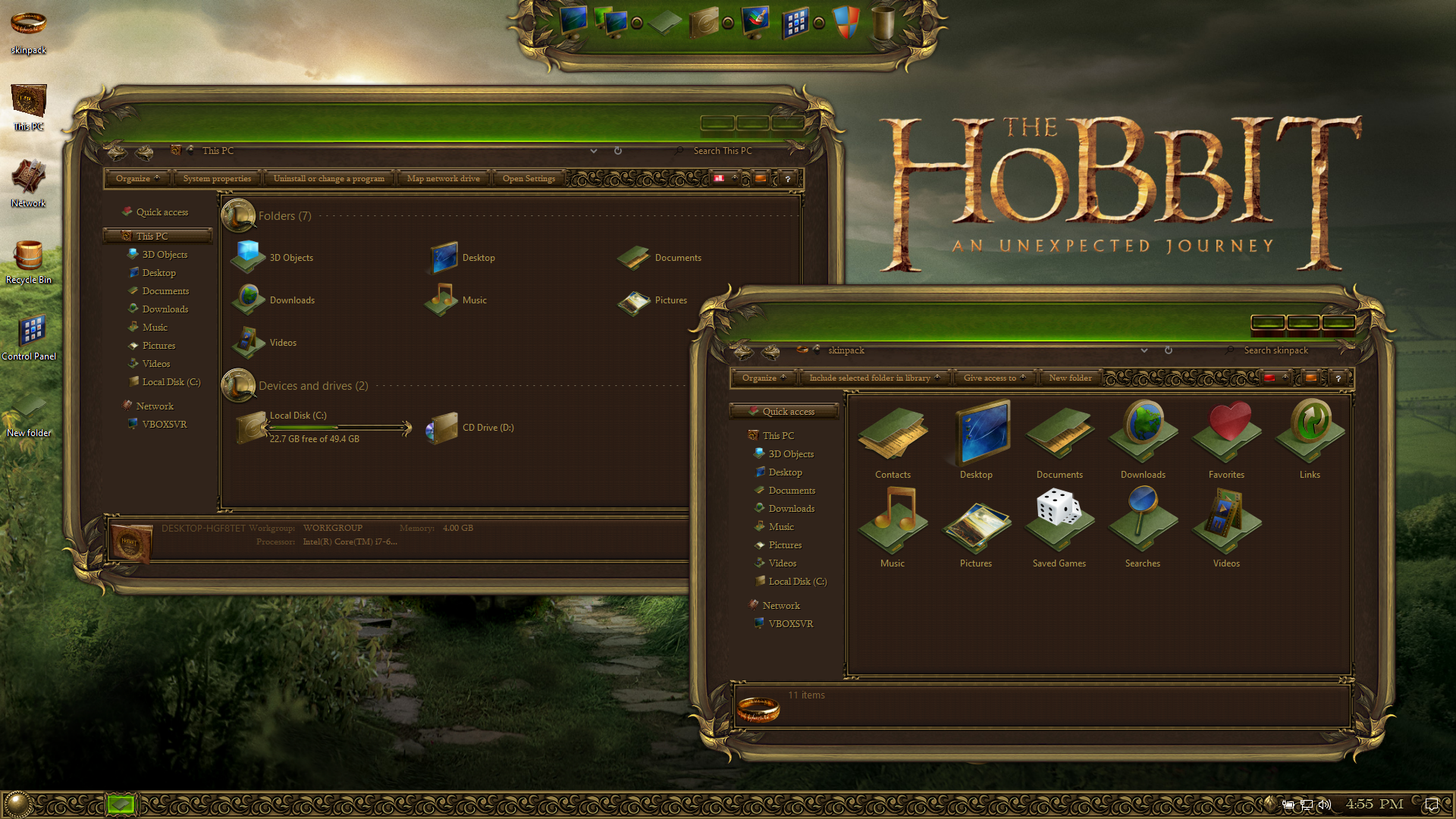Launch Control Panel from the desktop

[30, 337]
